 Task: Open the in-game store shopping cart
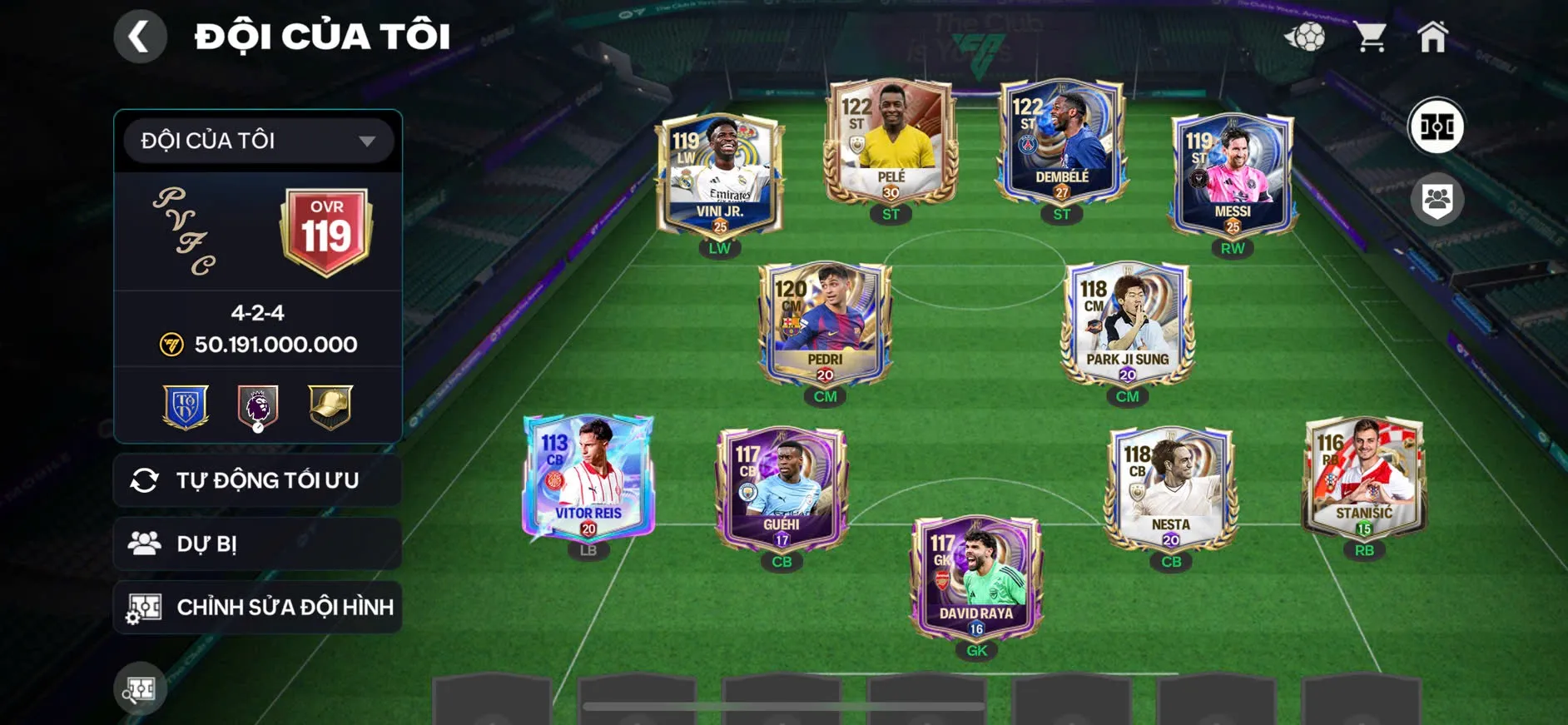(x=1371, y=37)
